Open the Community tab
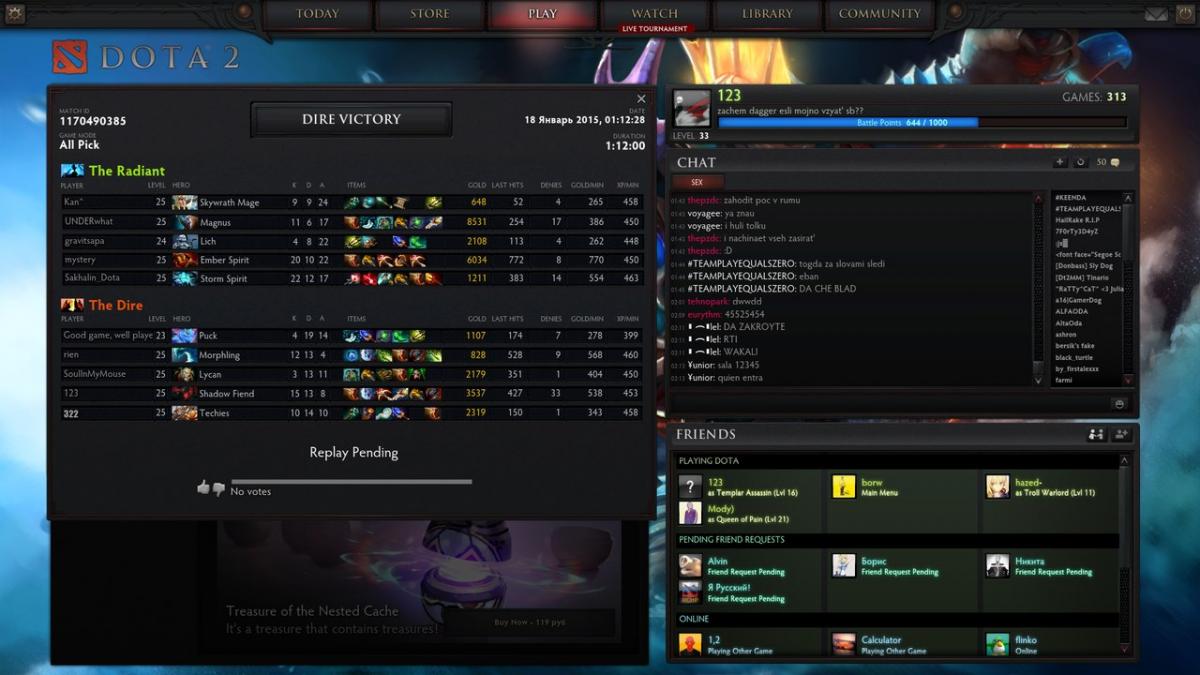Viewport: 1200px width, 675px height. point(879,14)
